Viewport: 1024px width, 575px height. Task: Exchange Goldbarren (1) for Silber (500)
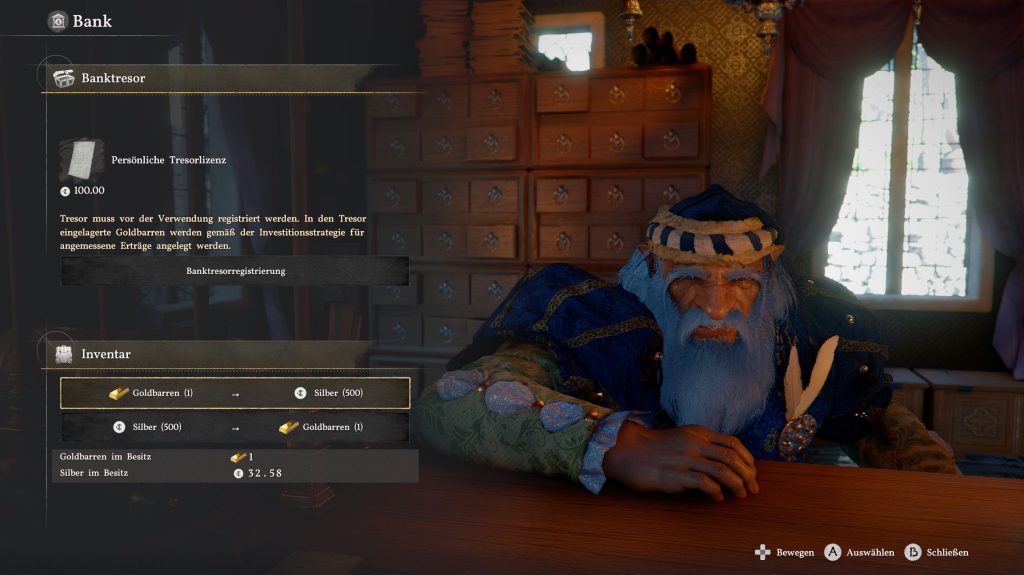click(x=235, y=393)
